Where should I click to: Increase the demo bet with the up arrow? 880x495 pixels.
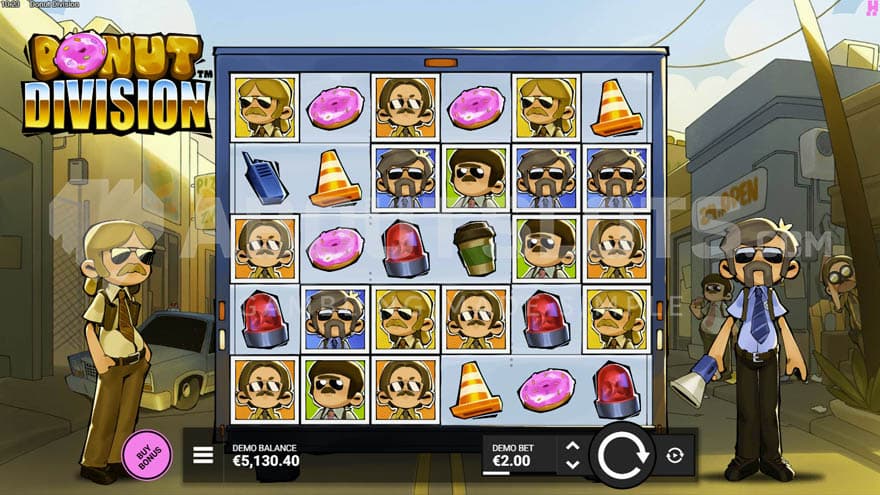572,446
